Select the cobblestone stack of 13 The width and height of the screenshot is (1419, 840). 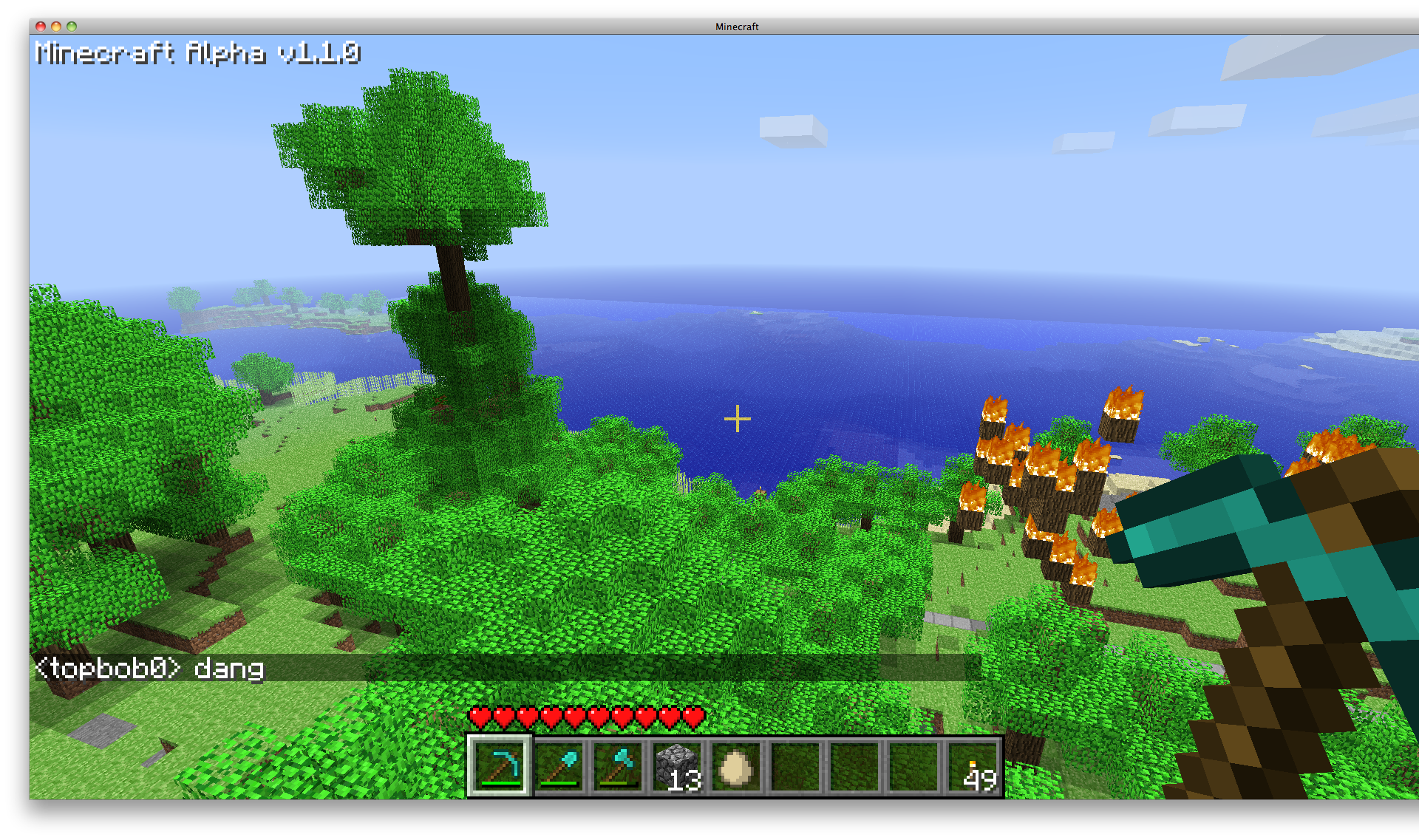tap(677, 766)
